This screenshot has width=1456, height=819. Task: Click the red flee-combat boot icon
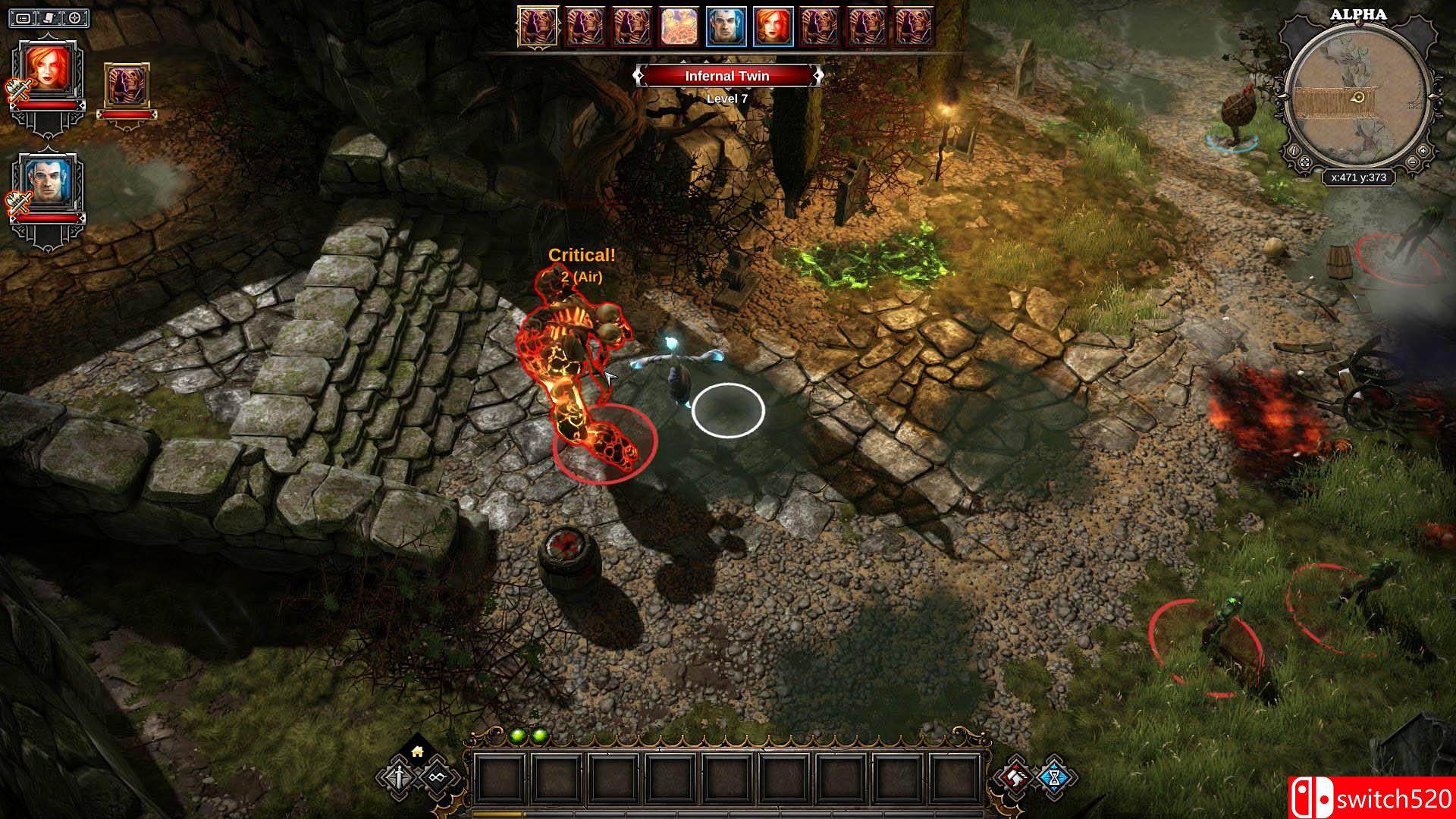(1015, 777)
